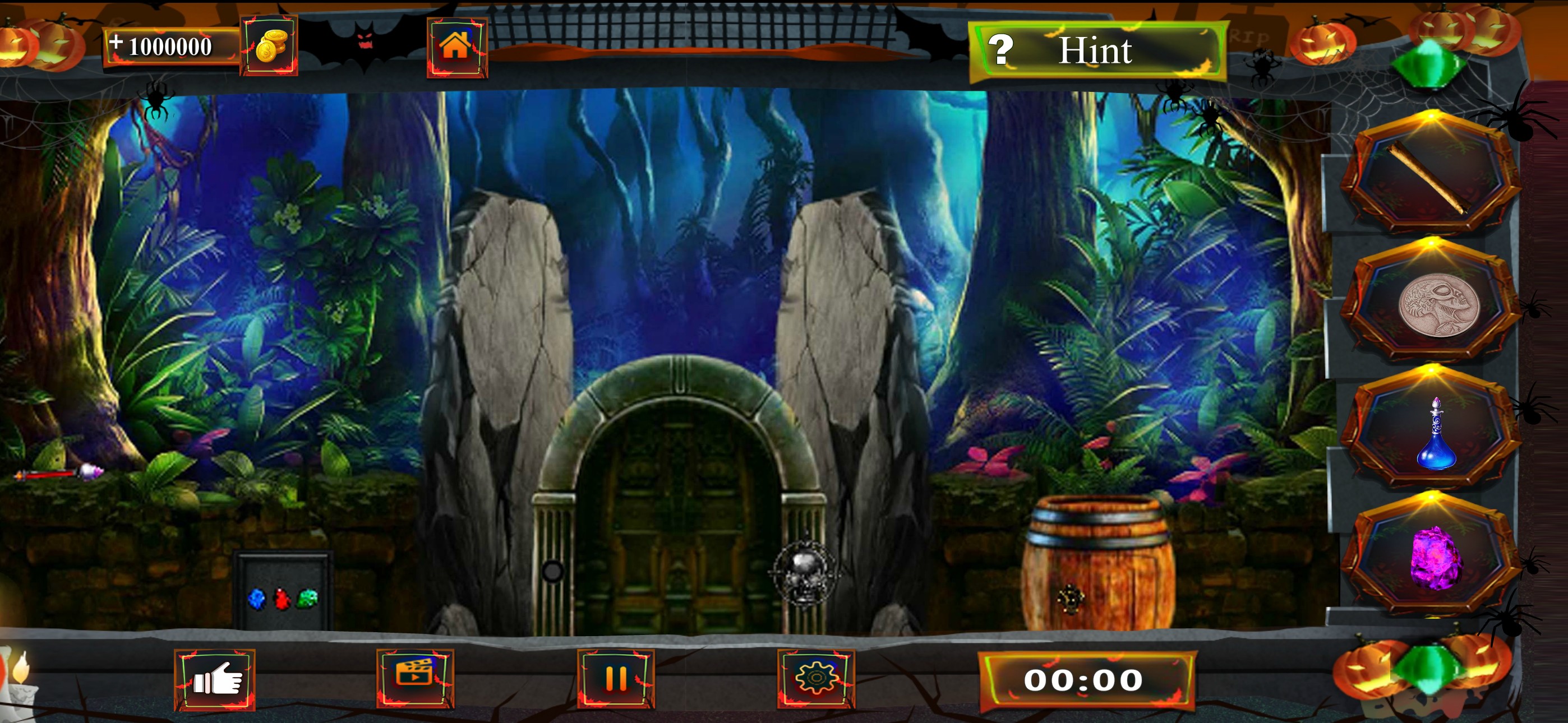Open the video clapperboard button
The image size is (1568, 723).
415,678
